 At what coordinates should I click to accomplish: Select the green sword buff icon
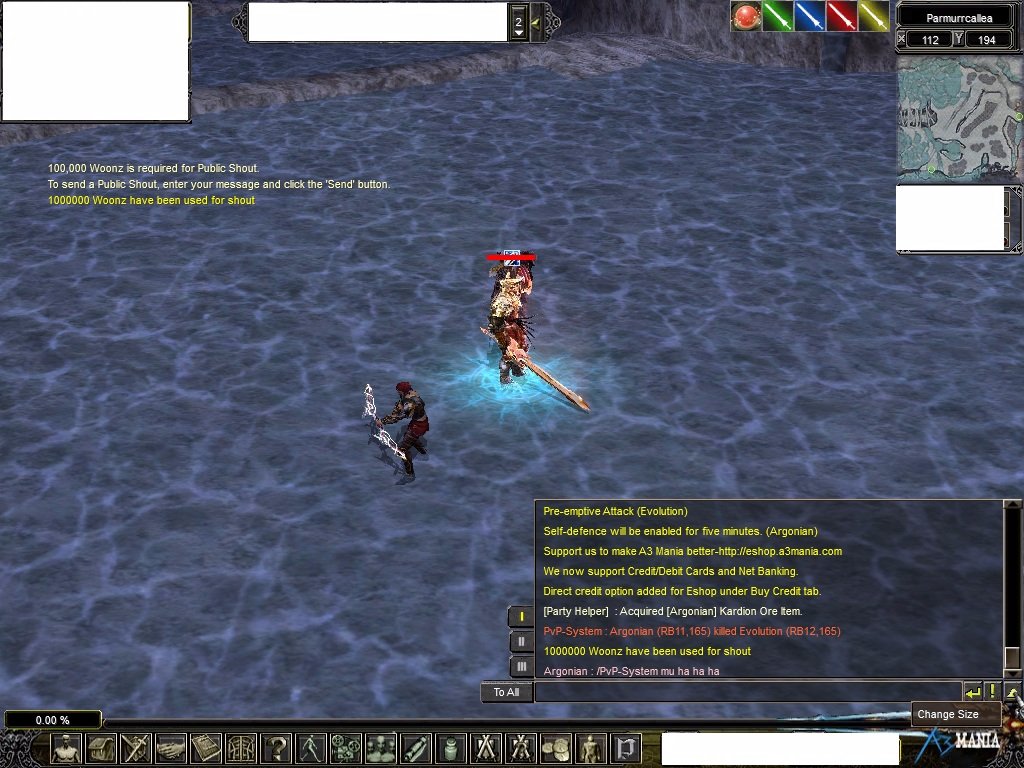[778, 17]
